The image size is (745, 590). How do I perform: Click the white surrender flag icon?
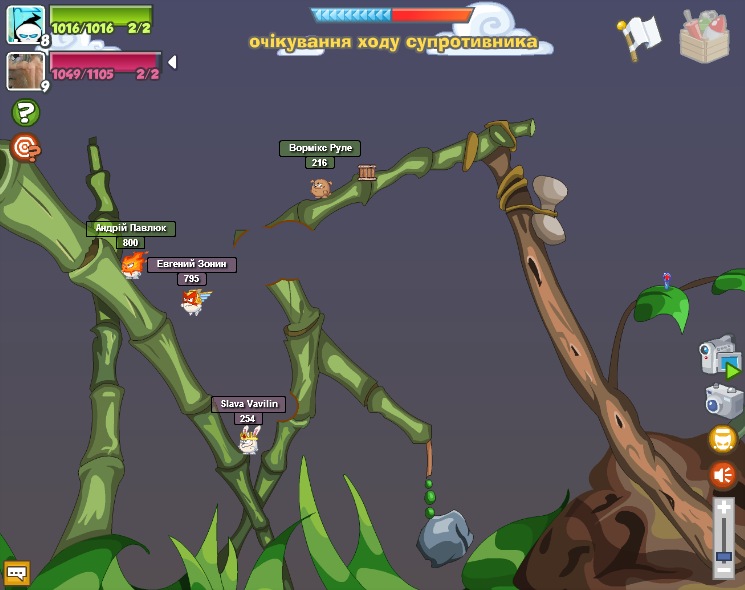pos(640,35)
